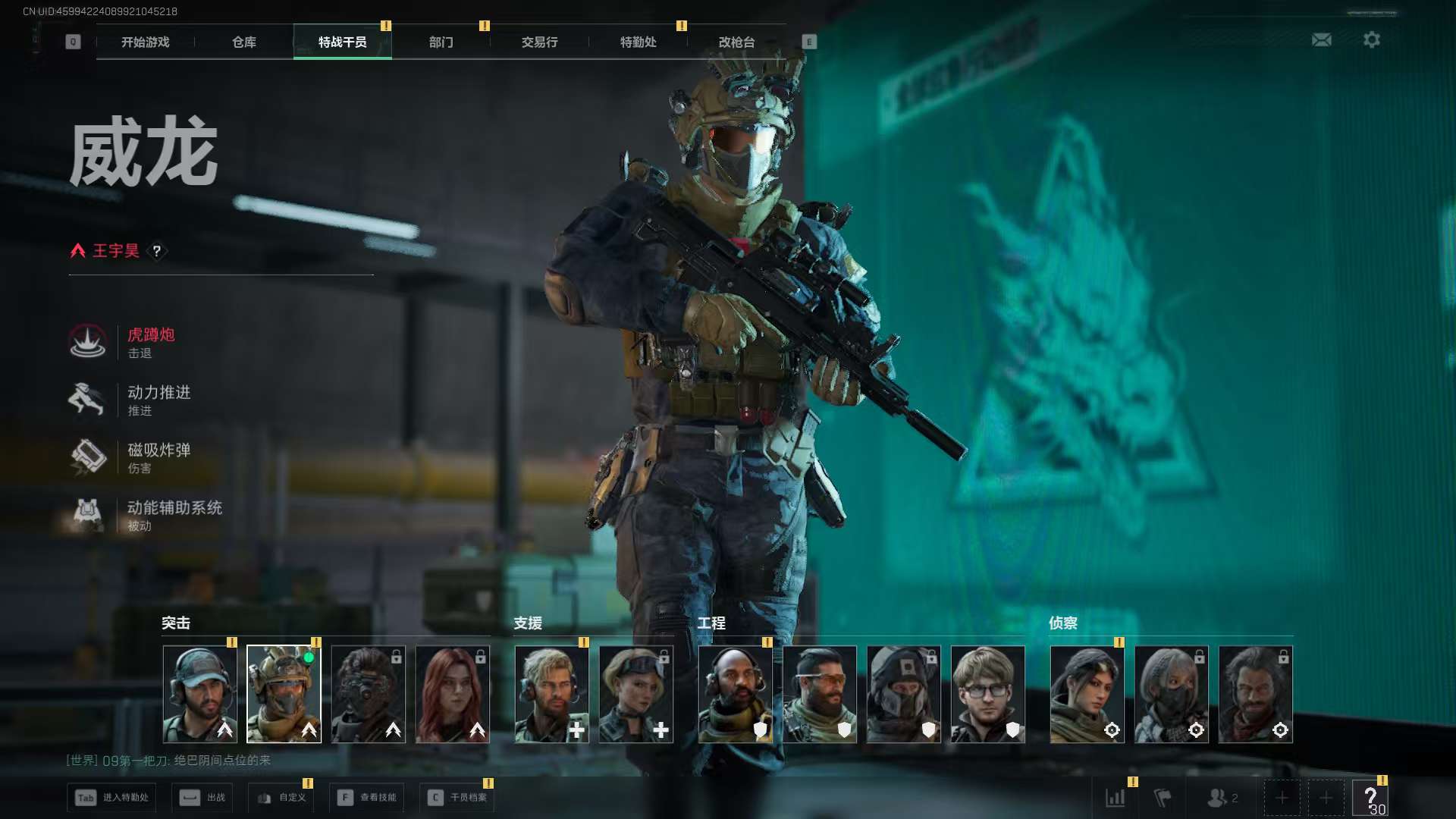Show the 动能辅助系统 passive skill
Image resolution: width=1456 pixels, height=819 pixels.
click(x=173, y=515)
